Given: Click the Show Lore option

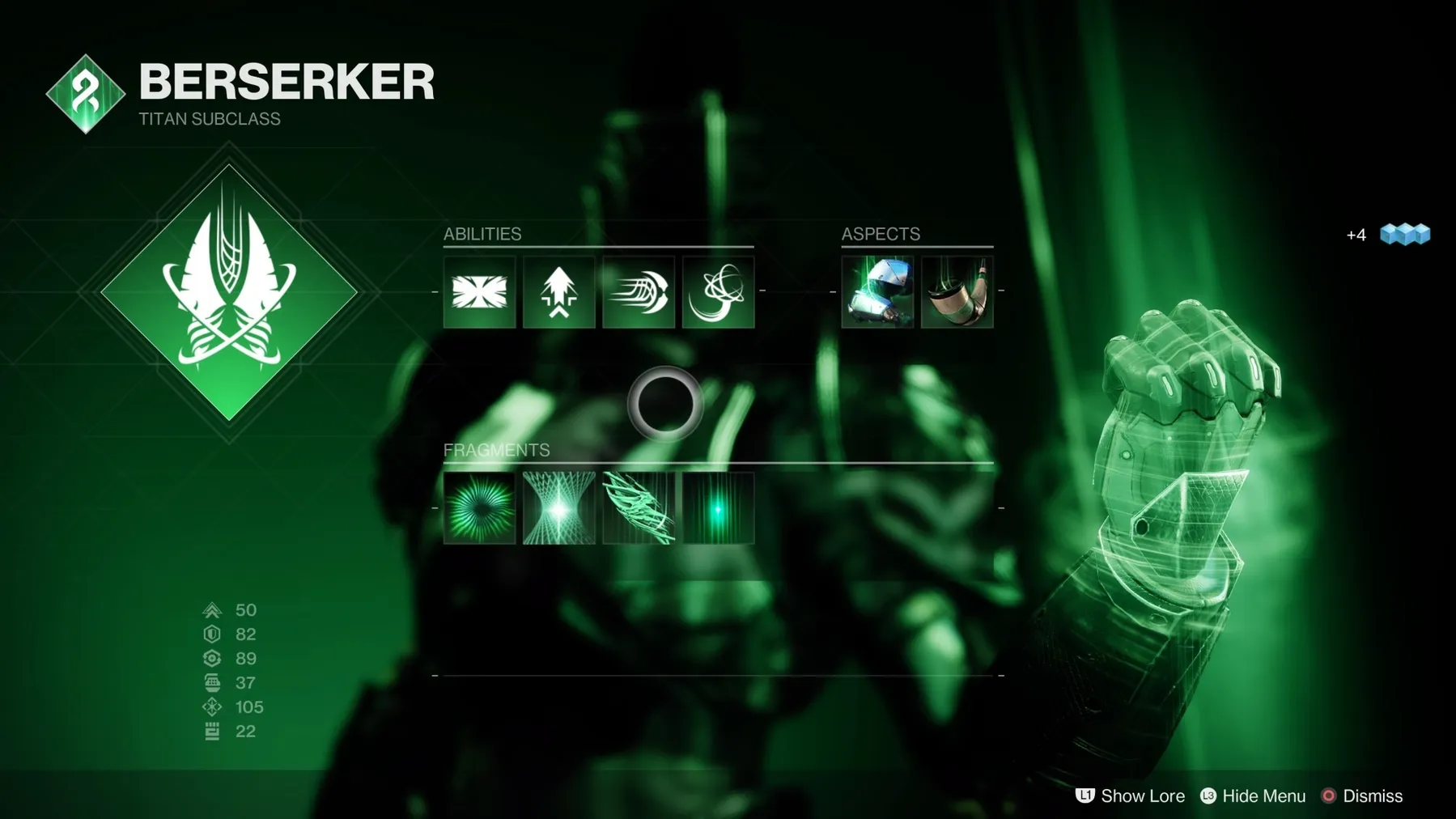Looking at the screenshot, I should click(1131, 796).
